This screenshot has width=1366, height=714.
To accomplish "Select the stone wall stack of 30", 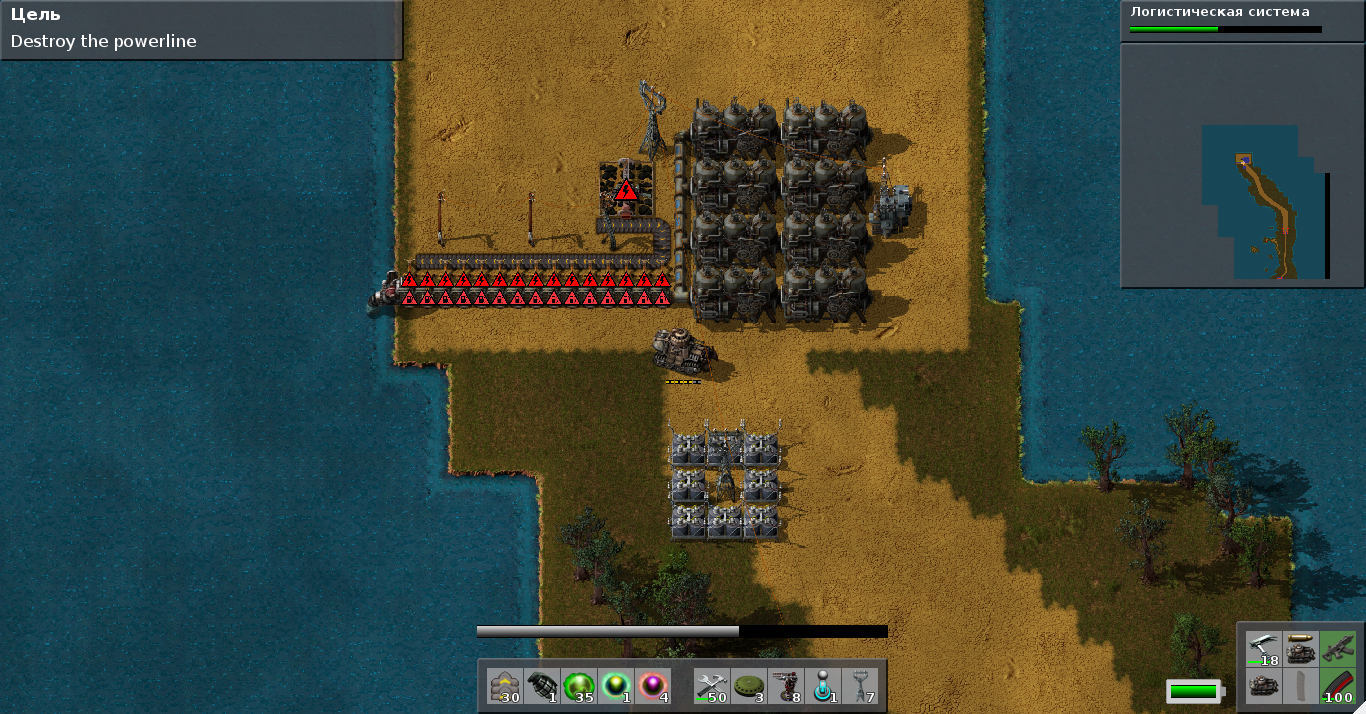I will click(505, 687).
